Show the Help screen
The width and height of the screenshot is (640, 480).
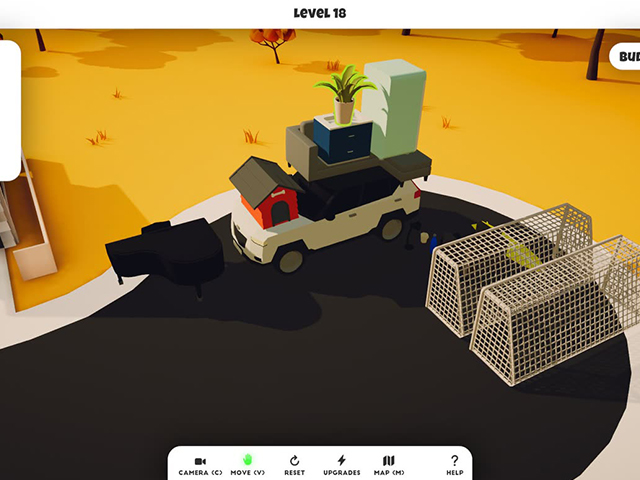point(454,464)
